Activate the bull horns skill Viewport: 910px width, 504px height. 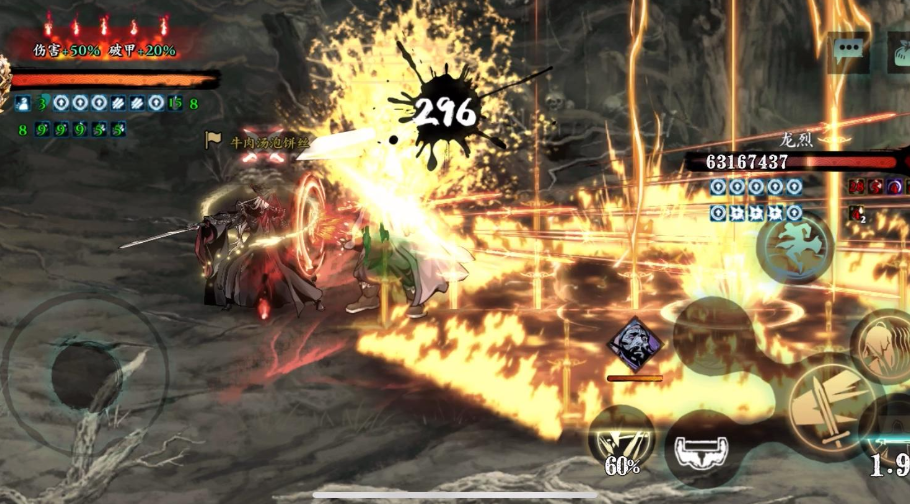tap(702, 447)
